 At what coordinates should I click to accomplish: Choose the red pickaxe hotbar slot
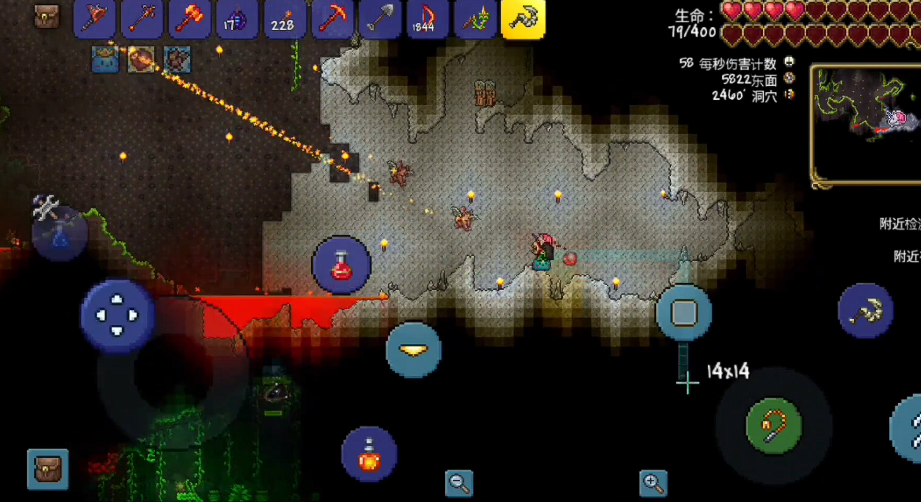[x=333, y=18]
